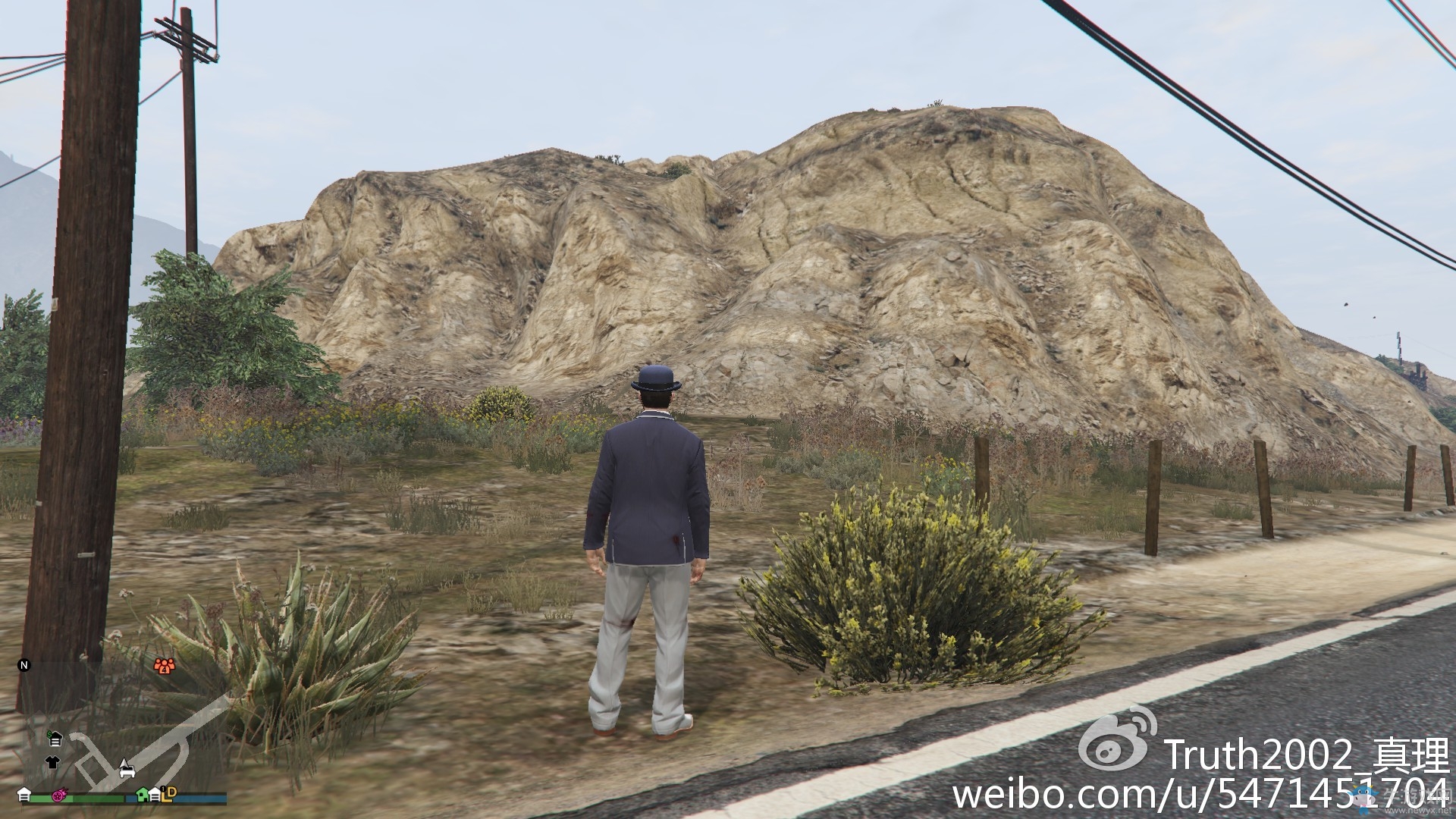Click the white car blip on the minimap
The width and height of the screenshot is (1456, 819).
[x=127, y=773]
